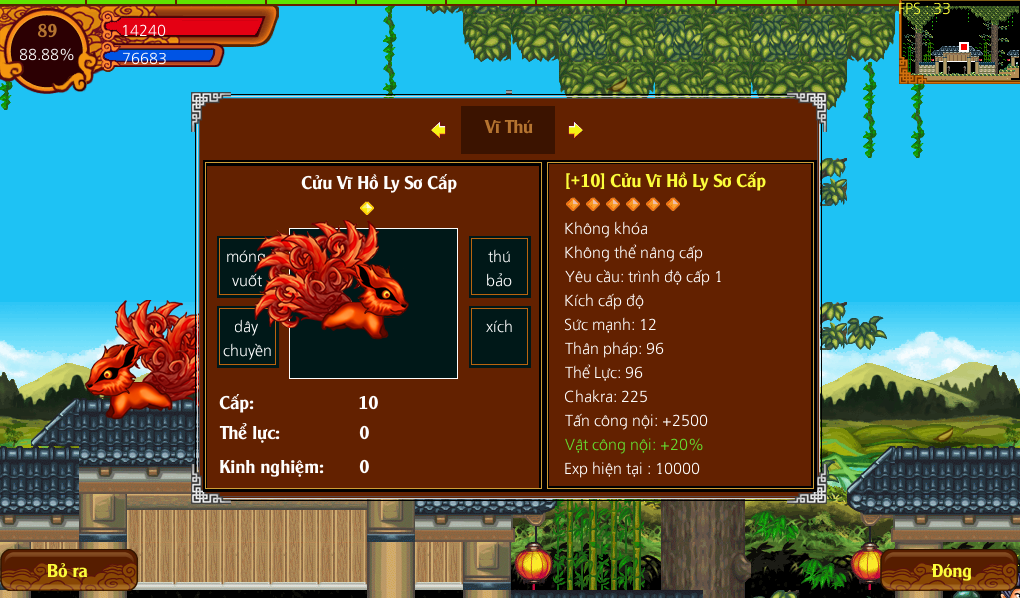Go to previous tab with left arrow

(438, 129)
